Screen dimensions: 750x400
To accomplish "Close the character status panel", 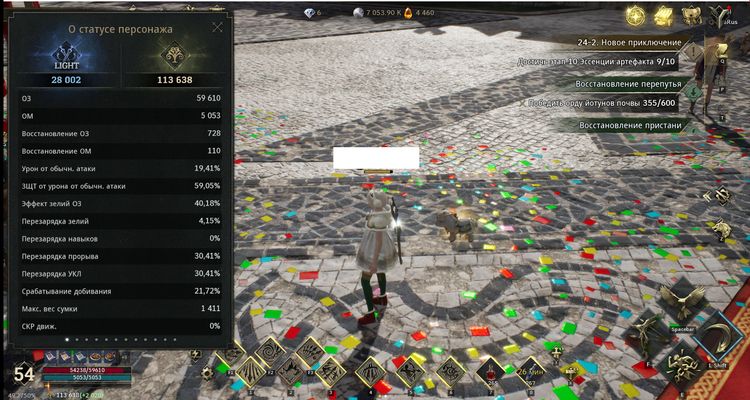I will [x=217, y=28].
